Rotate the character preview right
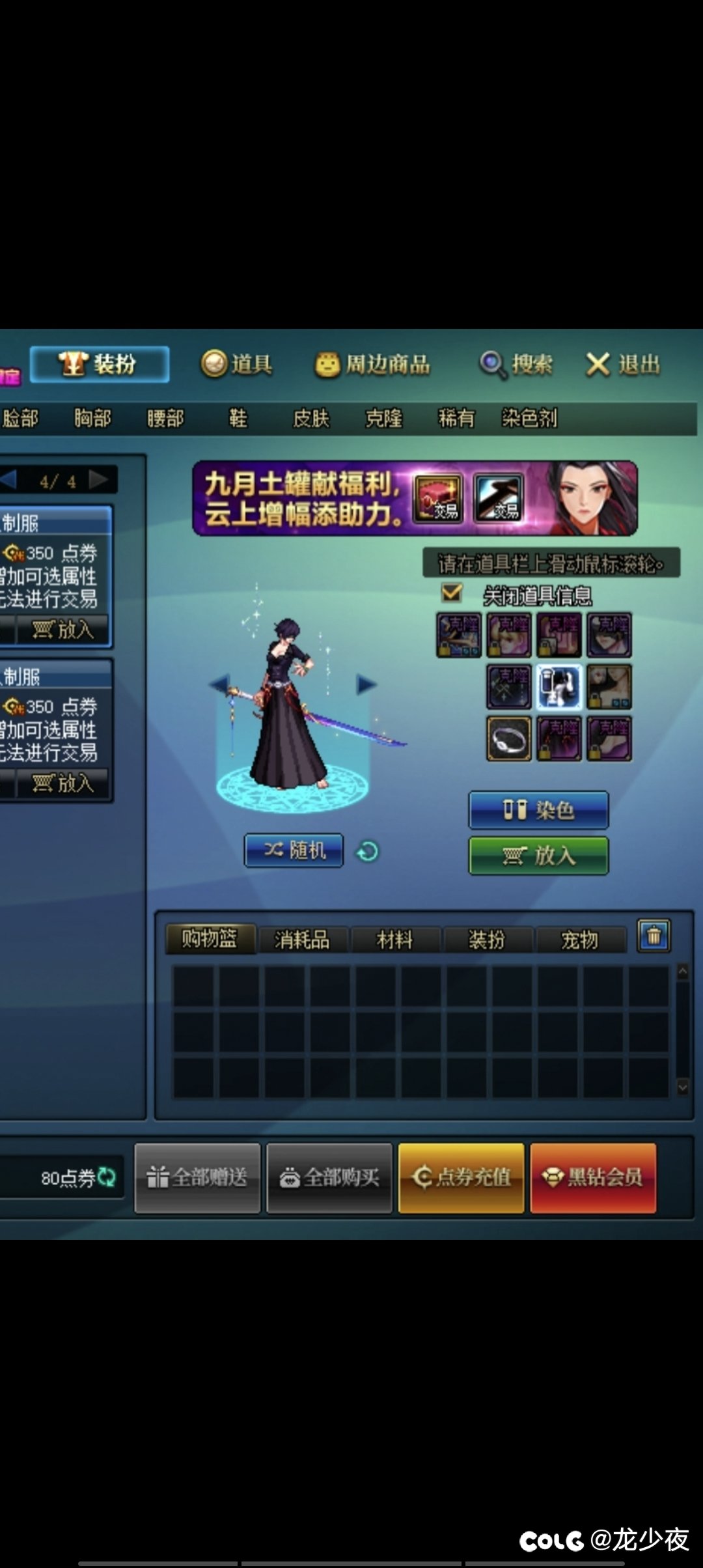The width and height of the screenshot is (703, 1568). [366, 684]
